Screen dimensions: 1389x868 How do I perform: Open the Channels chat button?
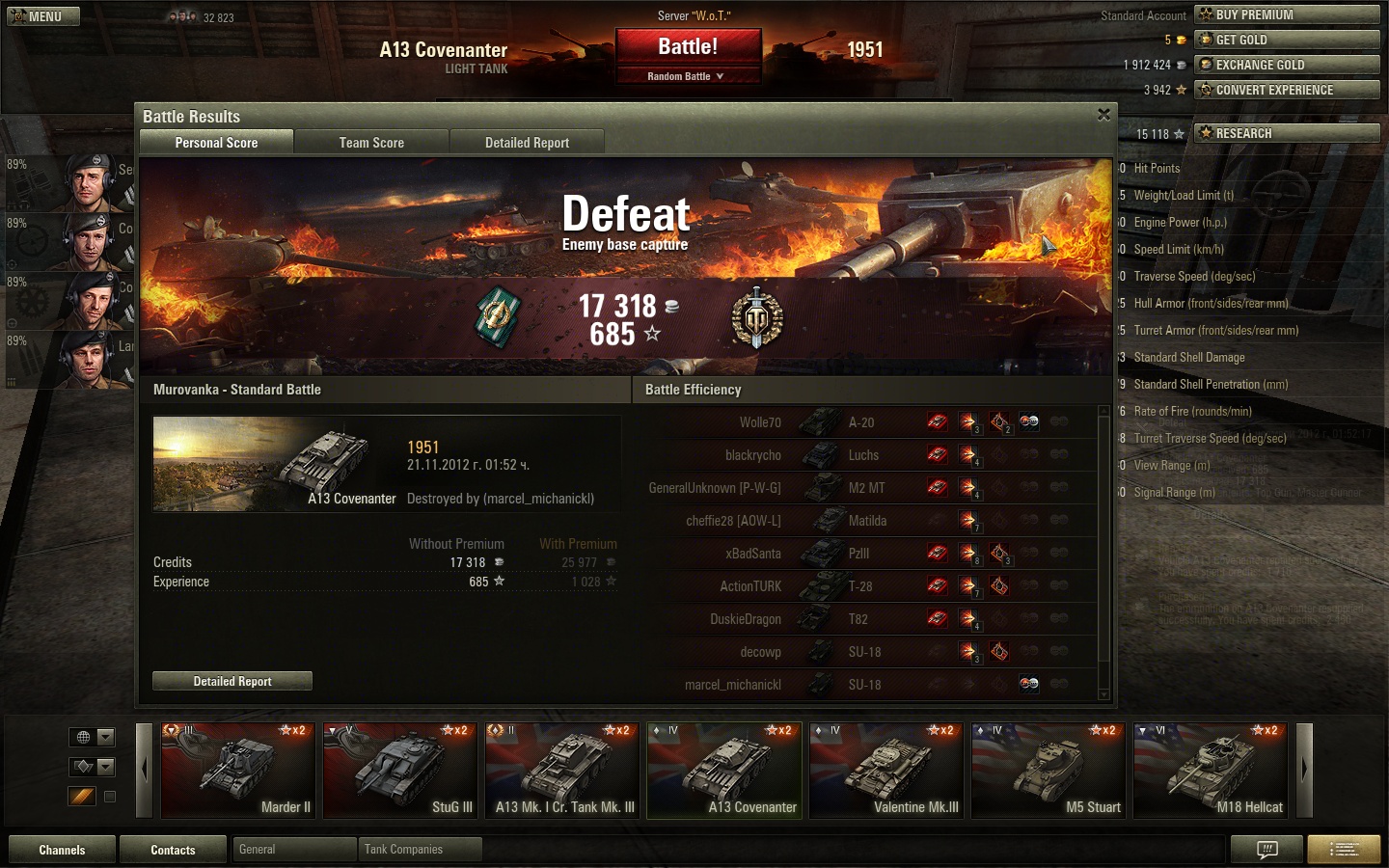click(62, 850)
